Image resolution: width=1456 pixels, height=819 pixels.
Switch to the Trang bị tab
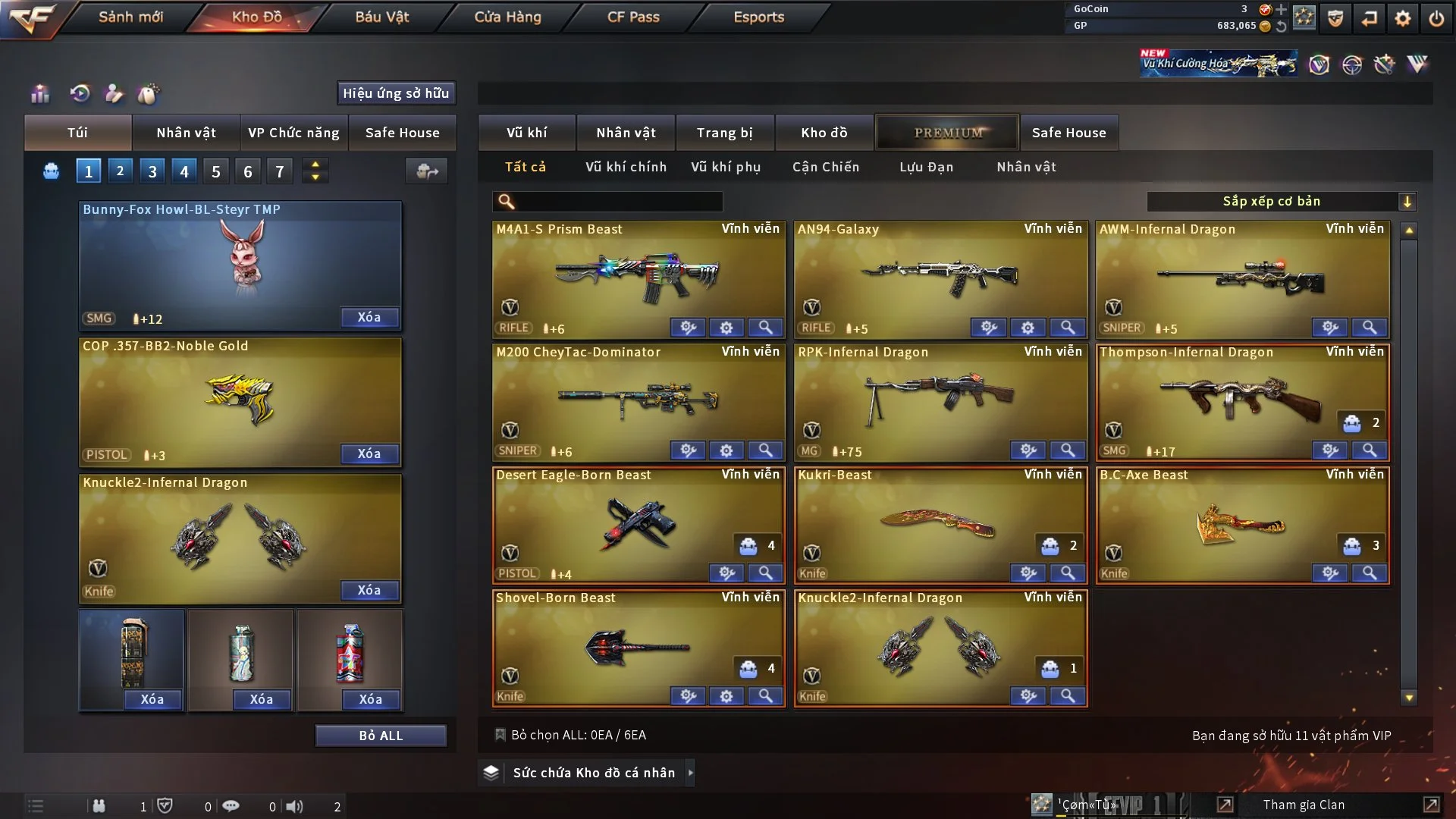pos(724,133)
